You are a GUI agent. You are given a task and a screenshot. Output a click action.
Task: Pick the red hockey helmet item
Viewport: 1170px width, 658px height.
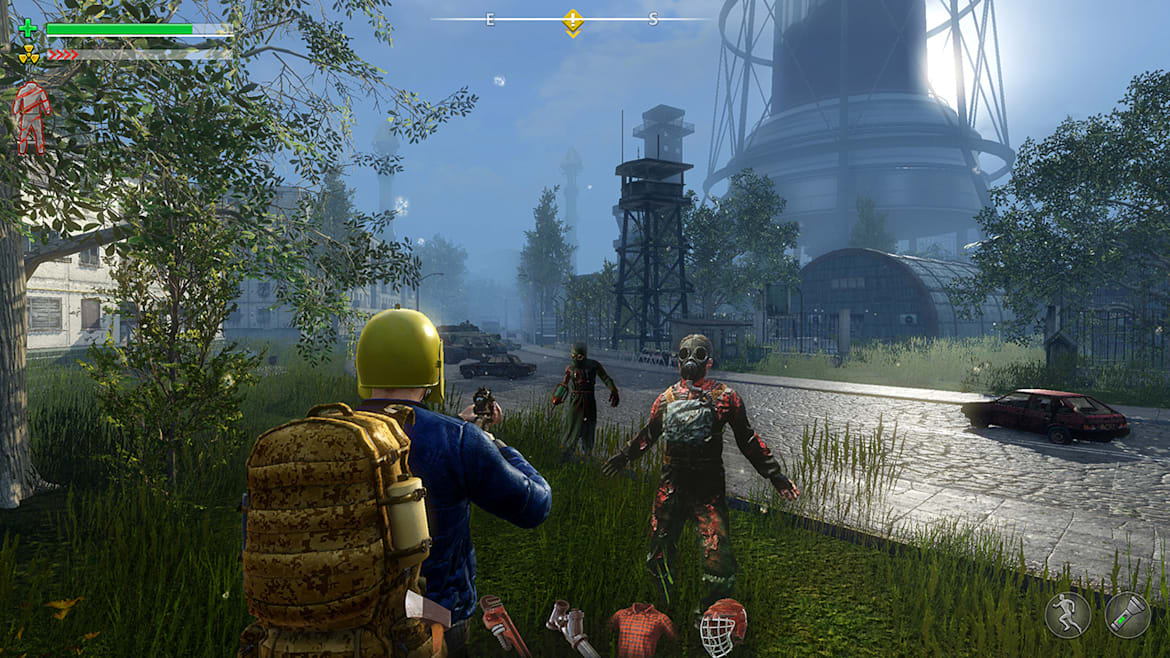(x=722, y=627)
